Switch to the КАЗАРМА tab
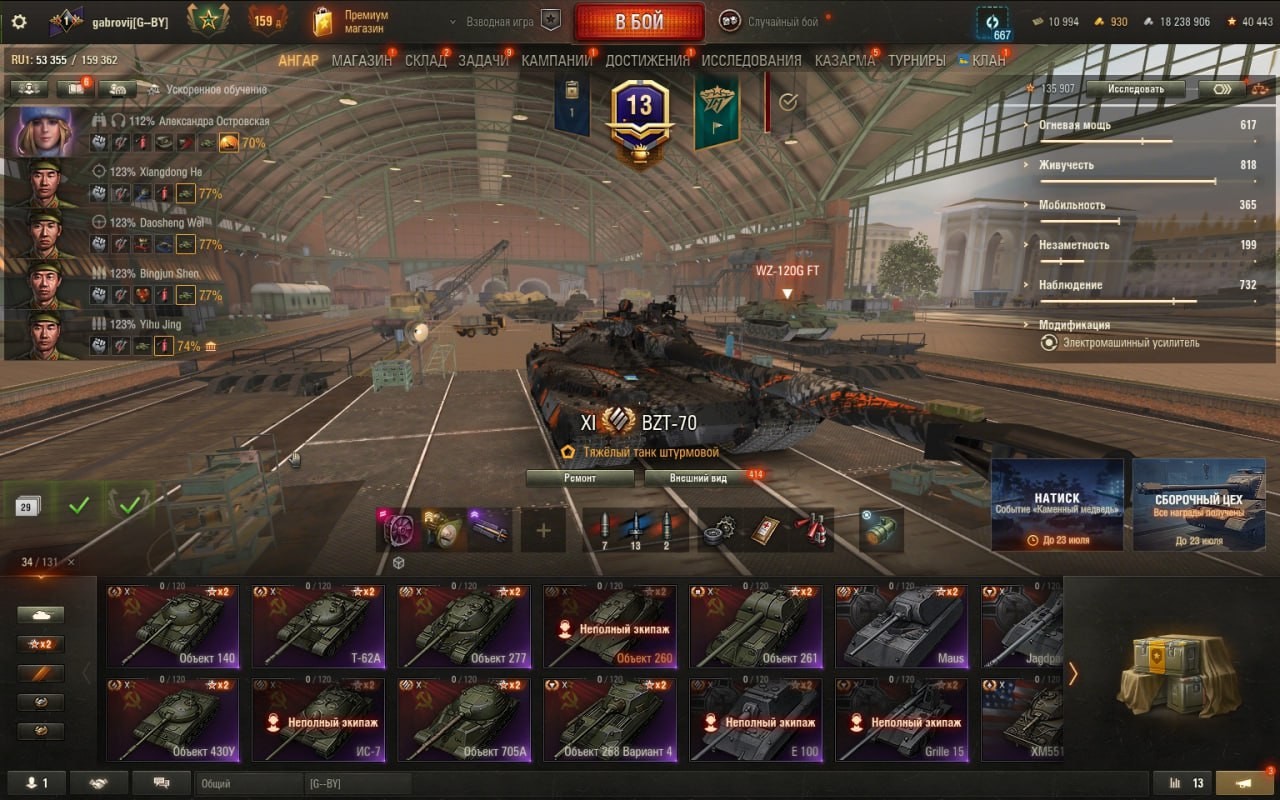Image resolution: width=1280 pixels, height=800 pixels. tap(844, 60)
